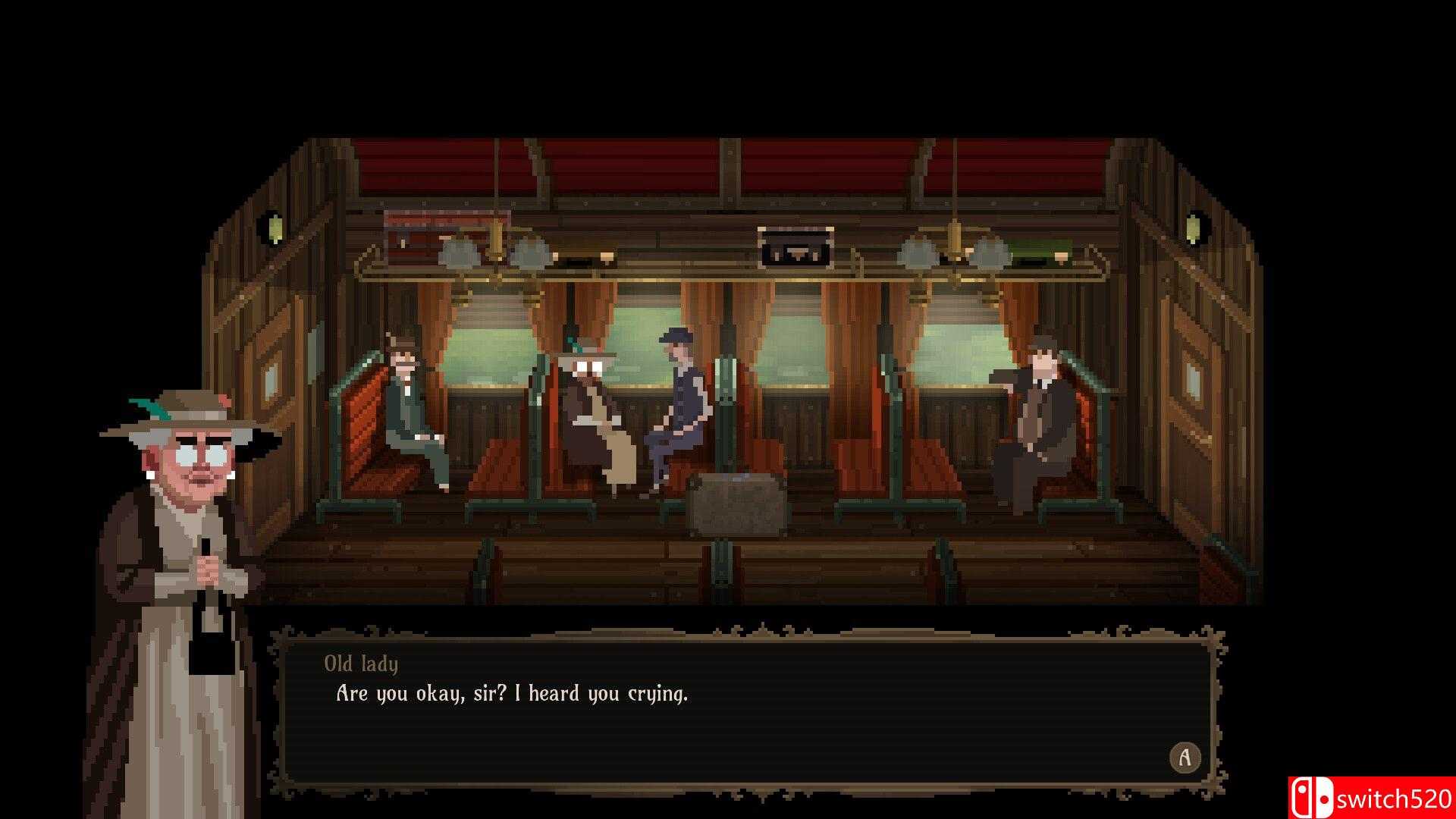Screen dimensions: 1456x819
Task: Select the briefcase on the luggage rack
Action: 792,246
